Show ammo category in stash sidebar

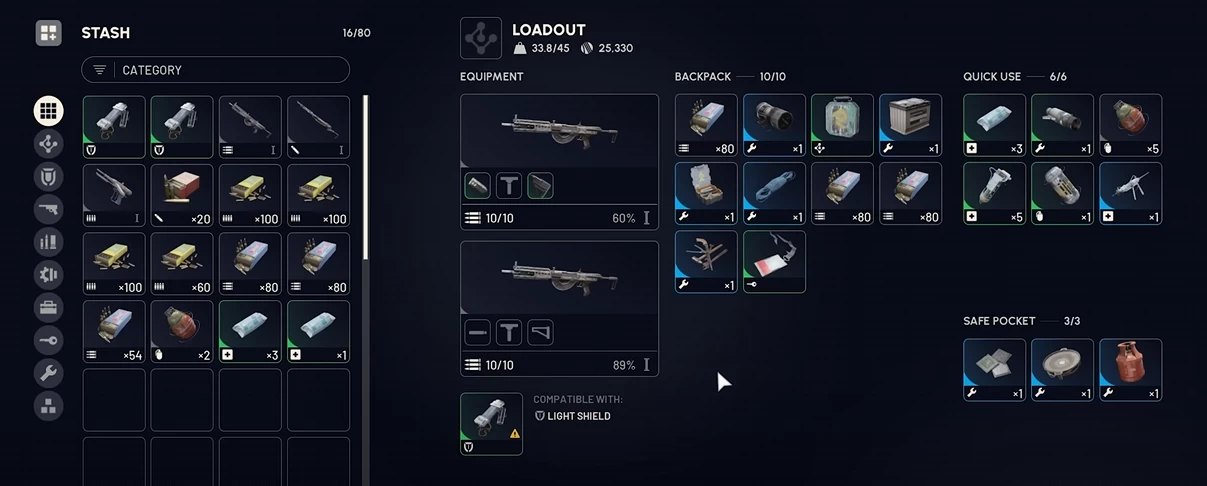coord(48,241)
